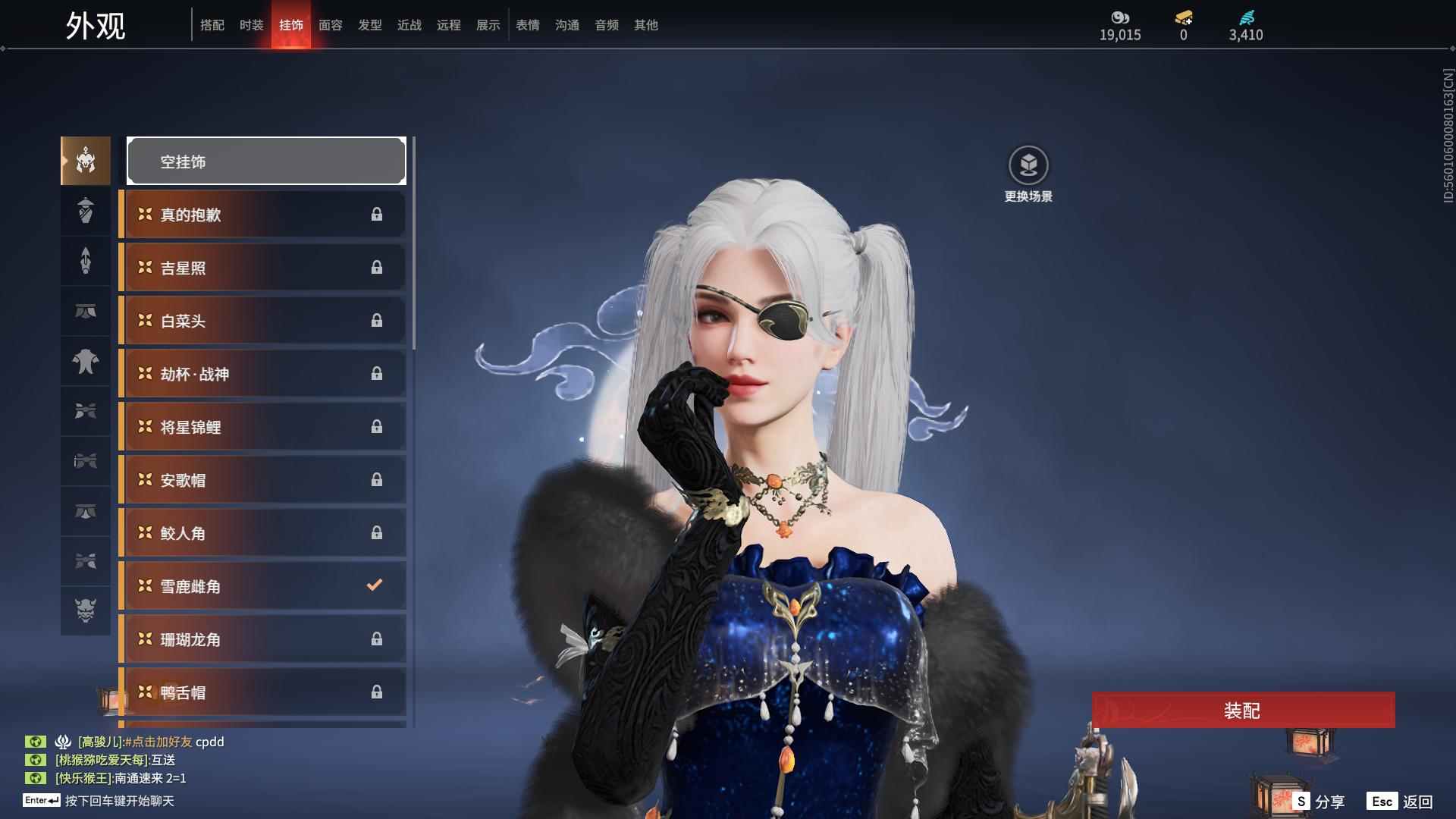
Task: Open the head accessory category icon
Action: click(86, 161)
